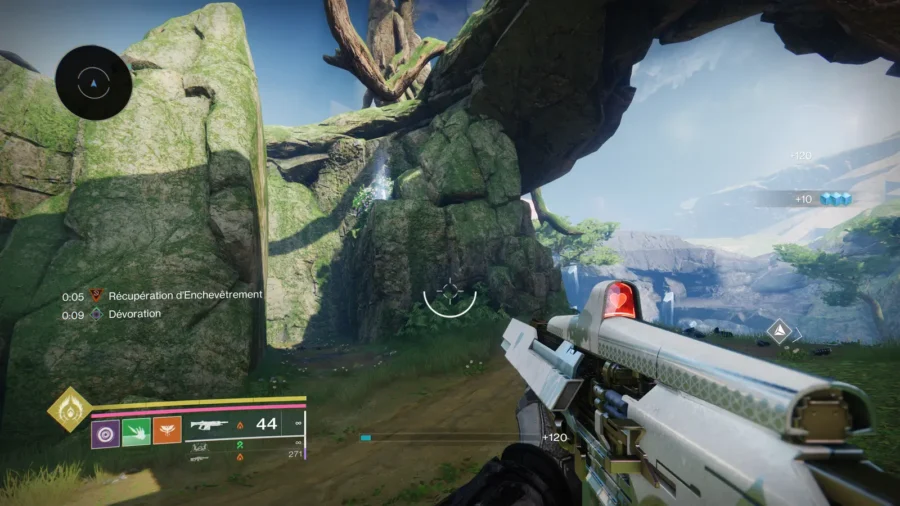This screenshot has width=900, height=506.
Task: Click the circular radar minimap
Action: 94,83
